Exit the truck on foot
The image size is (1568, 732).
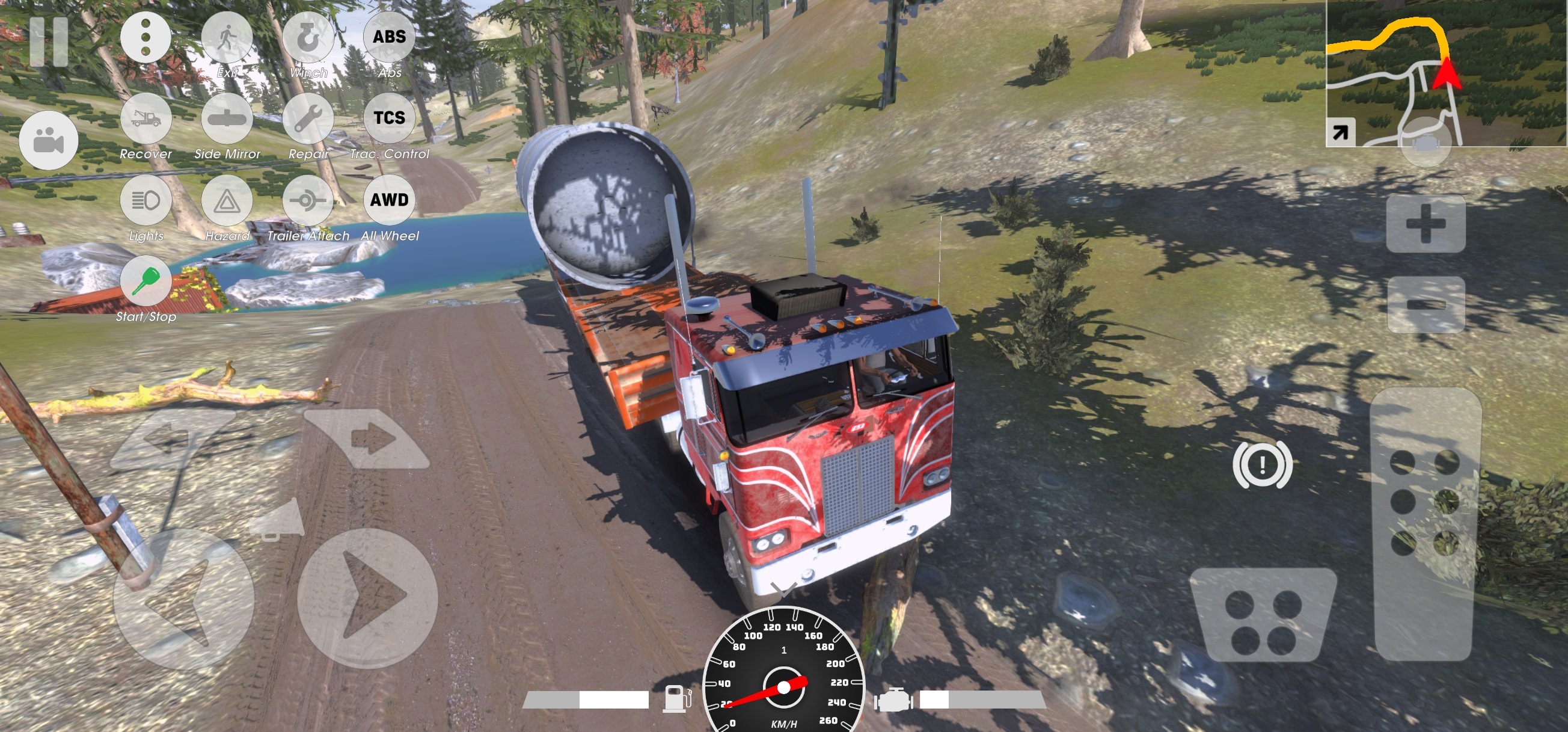227,37
